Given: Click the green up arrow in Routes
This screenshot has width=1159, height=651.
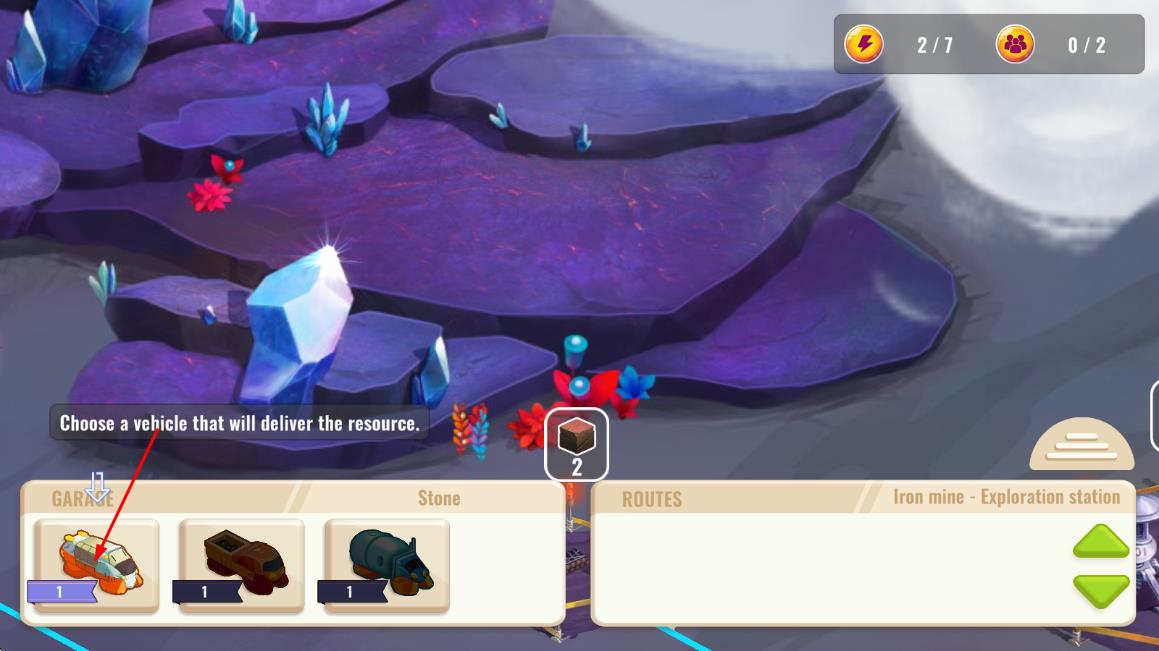Looking at the screenshot, I should tap(1100, 543).
